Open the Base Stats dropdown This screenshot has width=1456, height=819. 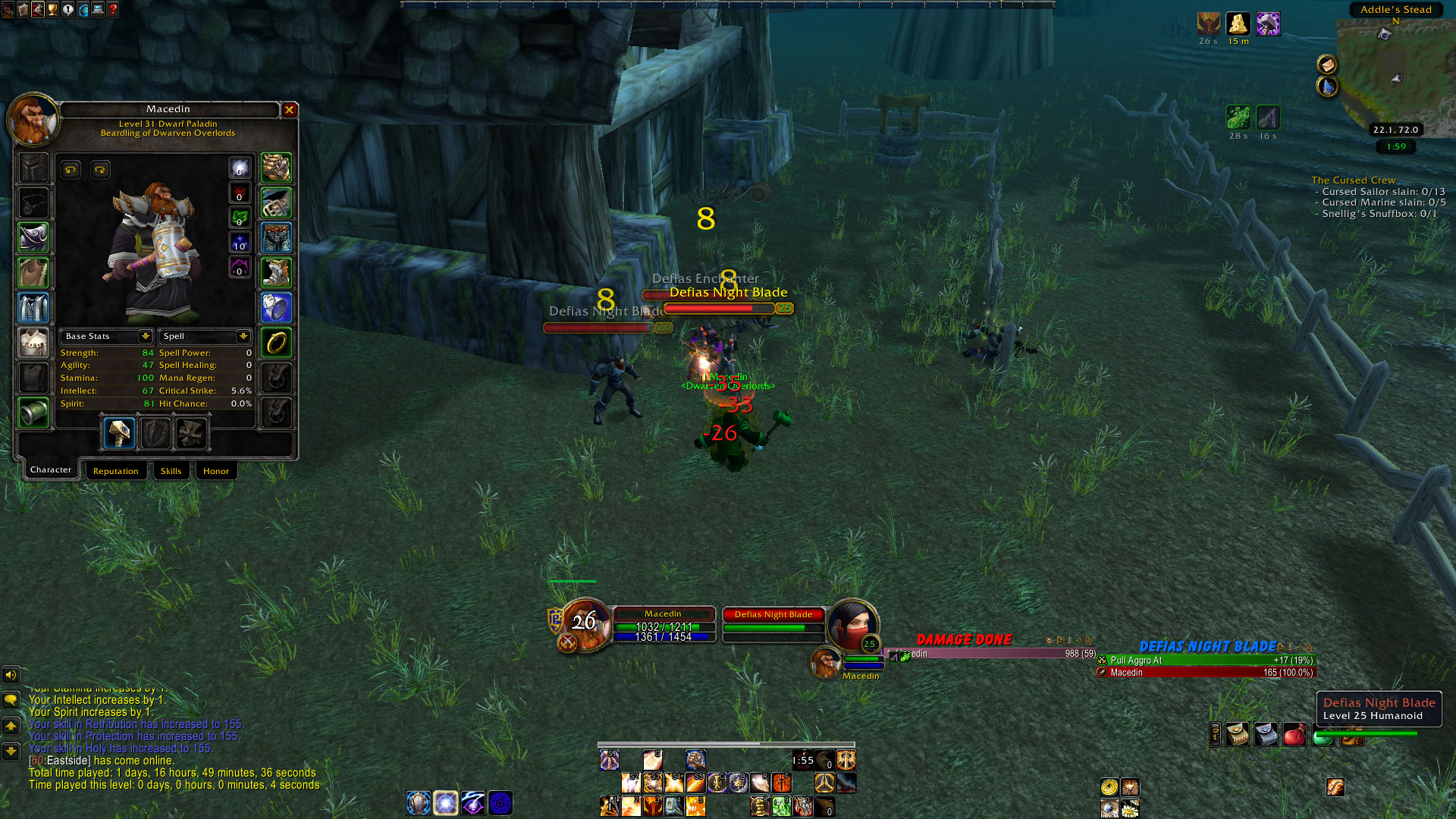point(145,336)
